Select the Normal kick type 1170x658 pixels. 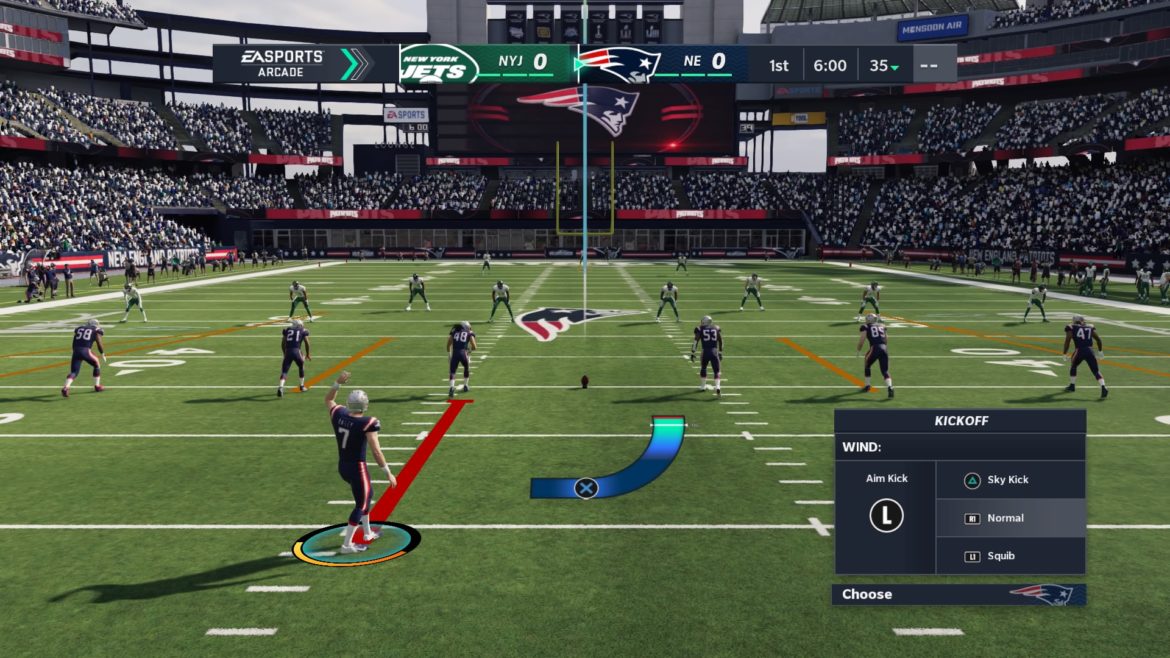[x=1010, y=518]
